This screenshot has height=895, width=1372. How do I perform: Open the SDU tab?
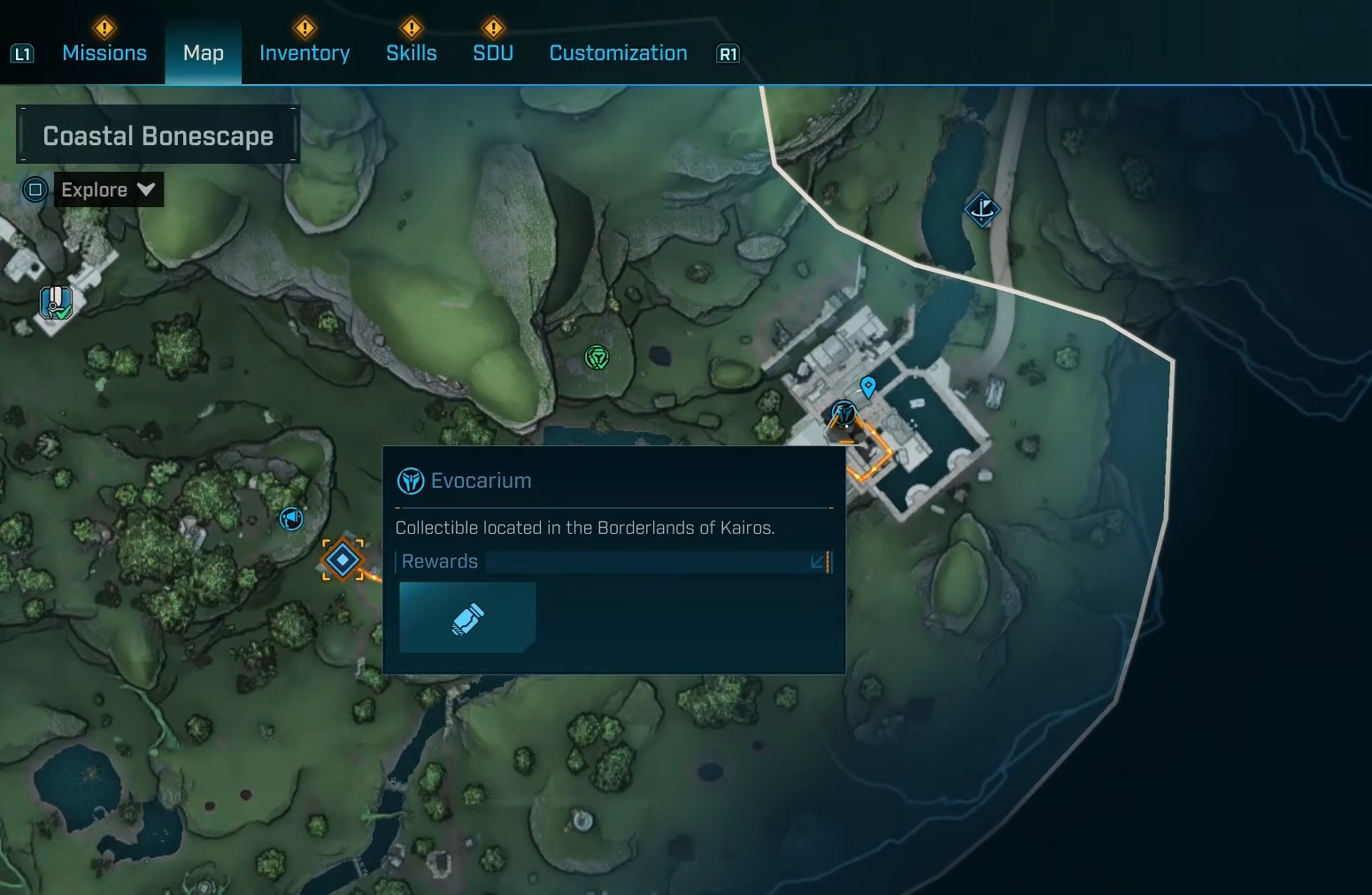tap(493, 53)
